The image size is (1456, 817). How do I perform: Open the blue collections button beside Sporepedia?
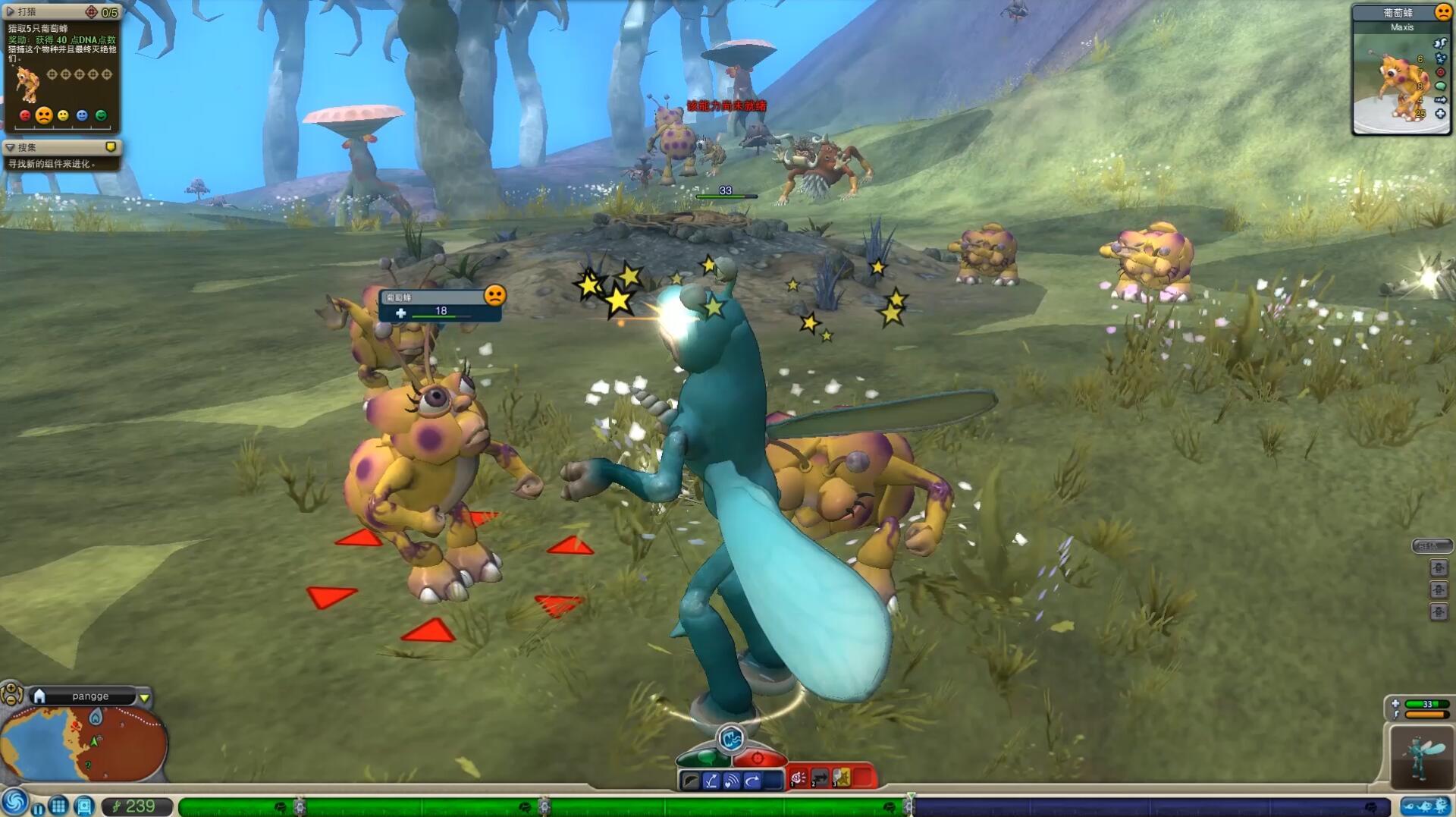[x=83, y=806]
